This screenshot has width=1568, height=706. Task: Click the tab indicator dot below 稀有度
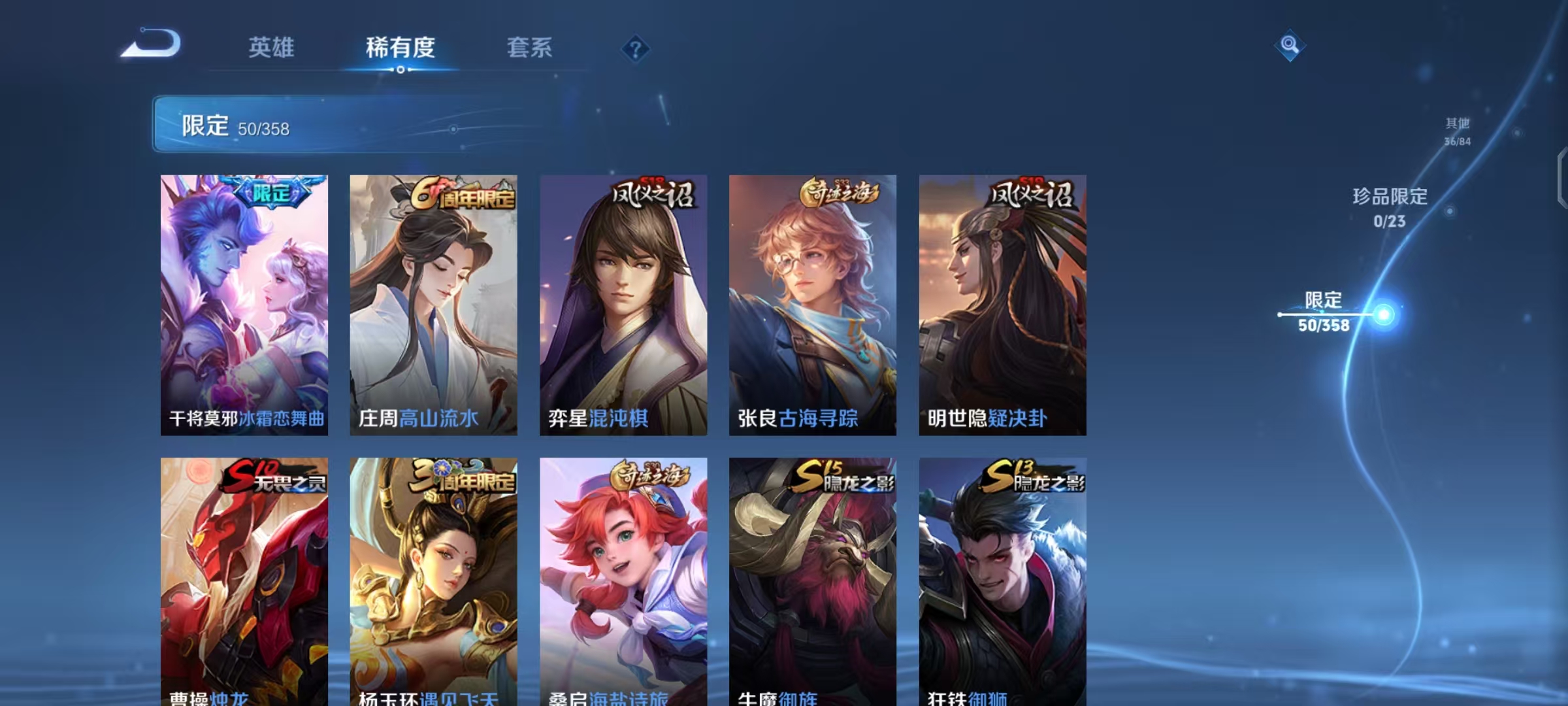click(401, 70)
